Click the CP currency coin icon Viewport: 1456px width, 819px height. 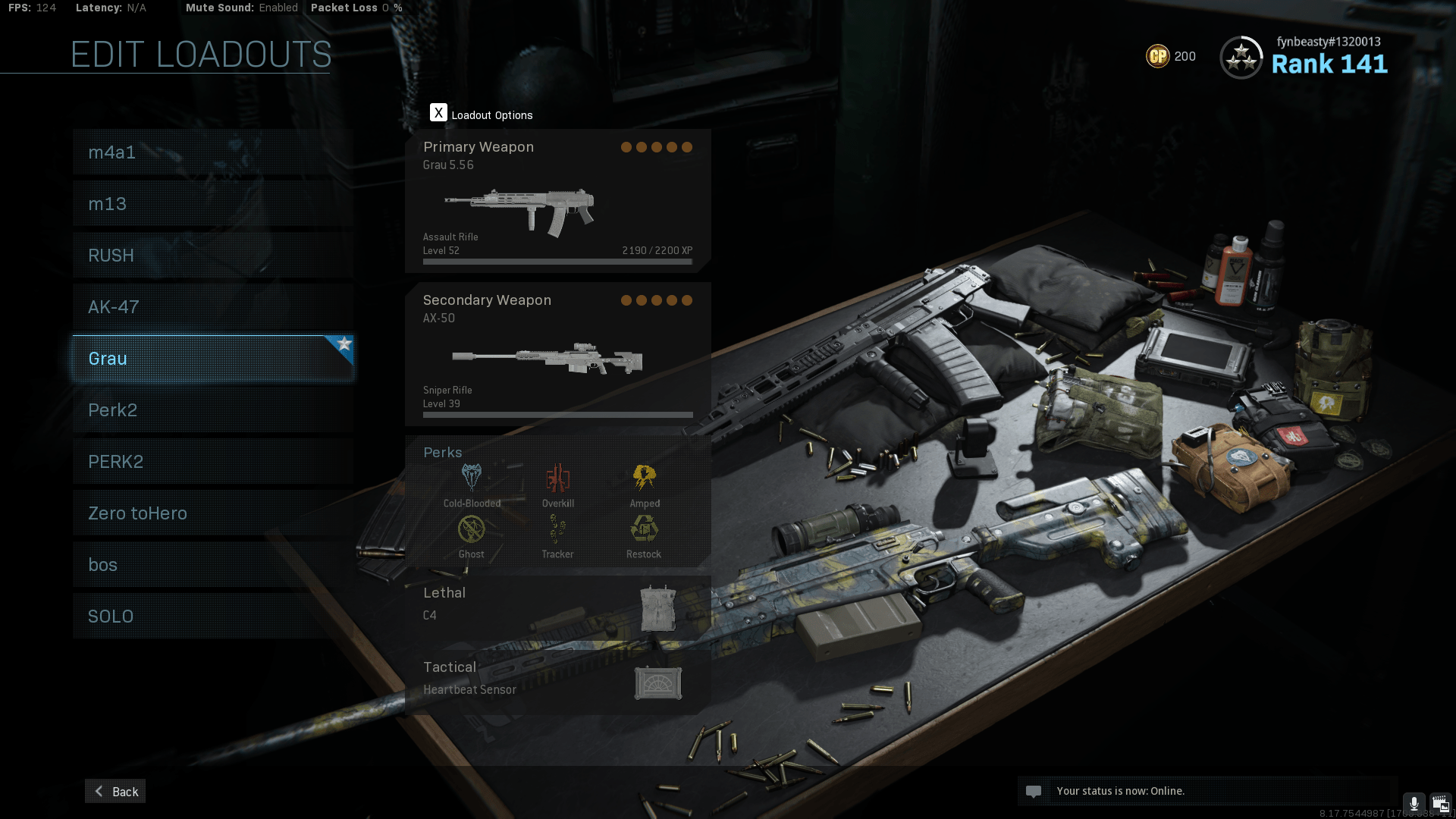pos(1158,56)
